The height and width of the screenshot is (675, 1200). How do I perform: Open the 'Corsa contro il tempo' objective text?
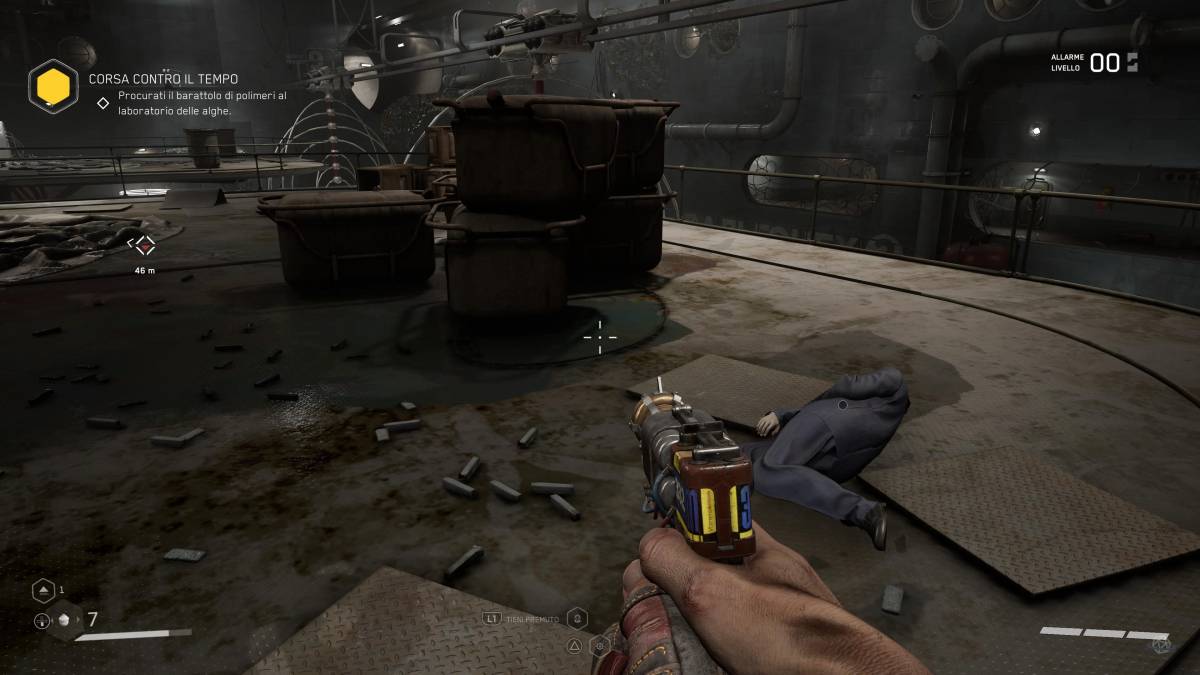[x=164, y=78]
